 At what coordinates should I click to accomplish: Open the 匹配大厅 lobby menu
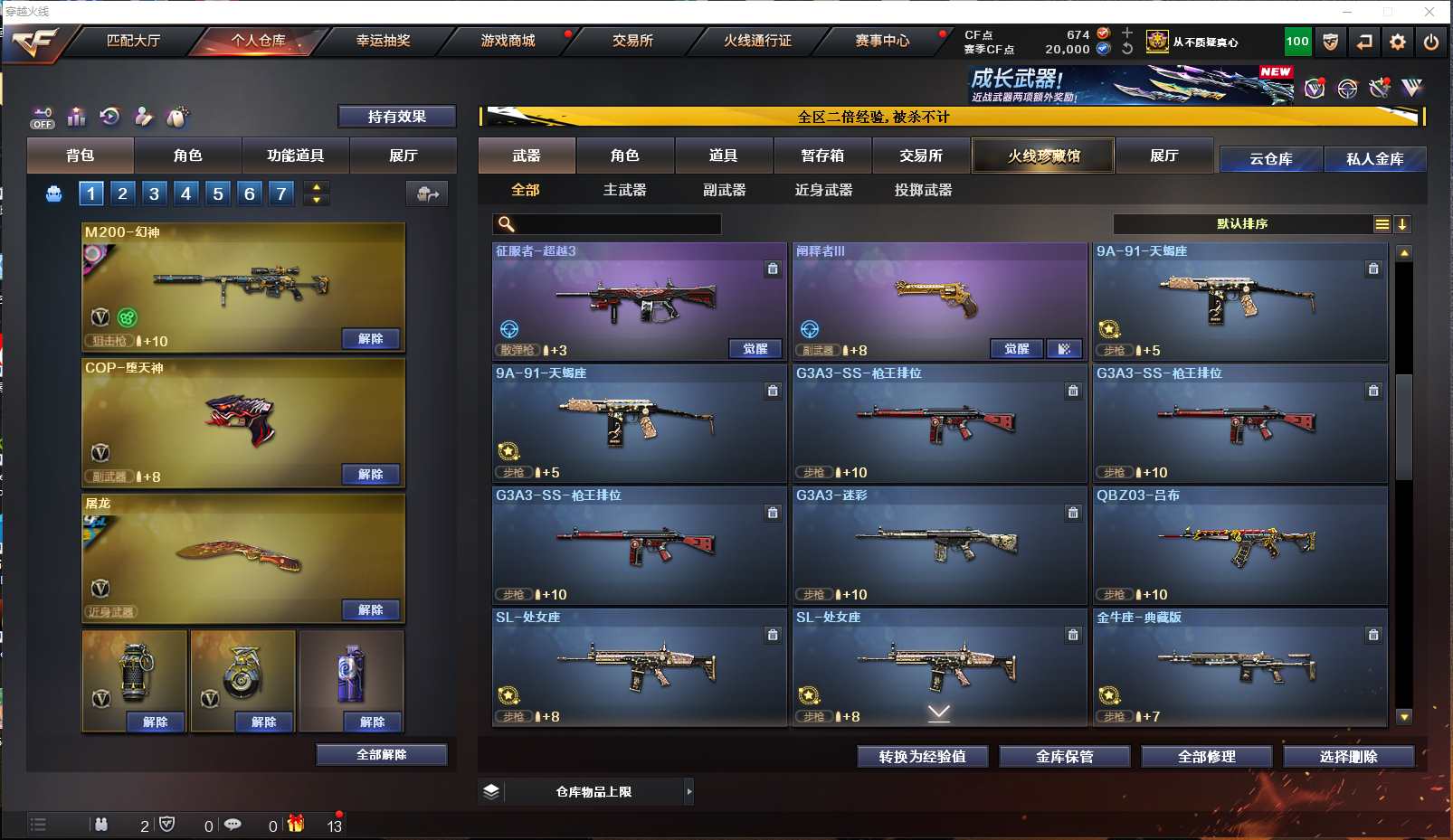coord(133,41)
